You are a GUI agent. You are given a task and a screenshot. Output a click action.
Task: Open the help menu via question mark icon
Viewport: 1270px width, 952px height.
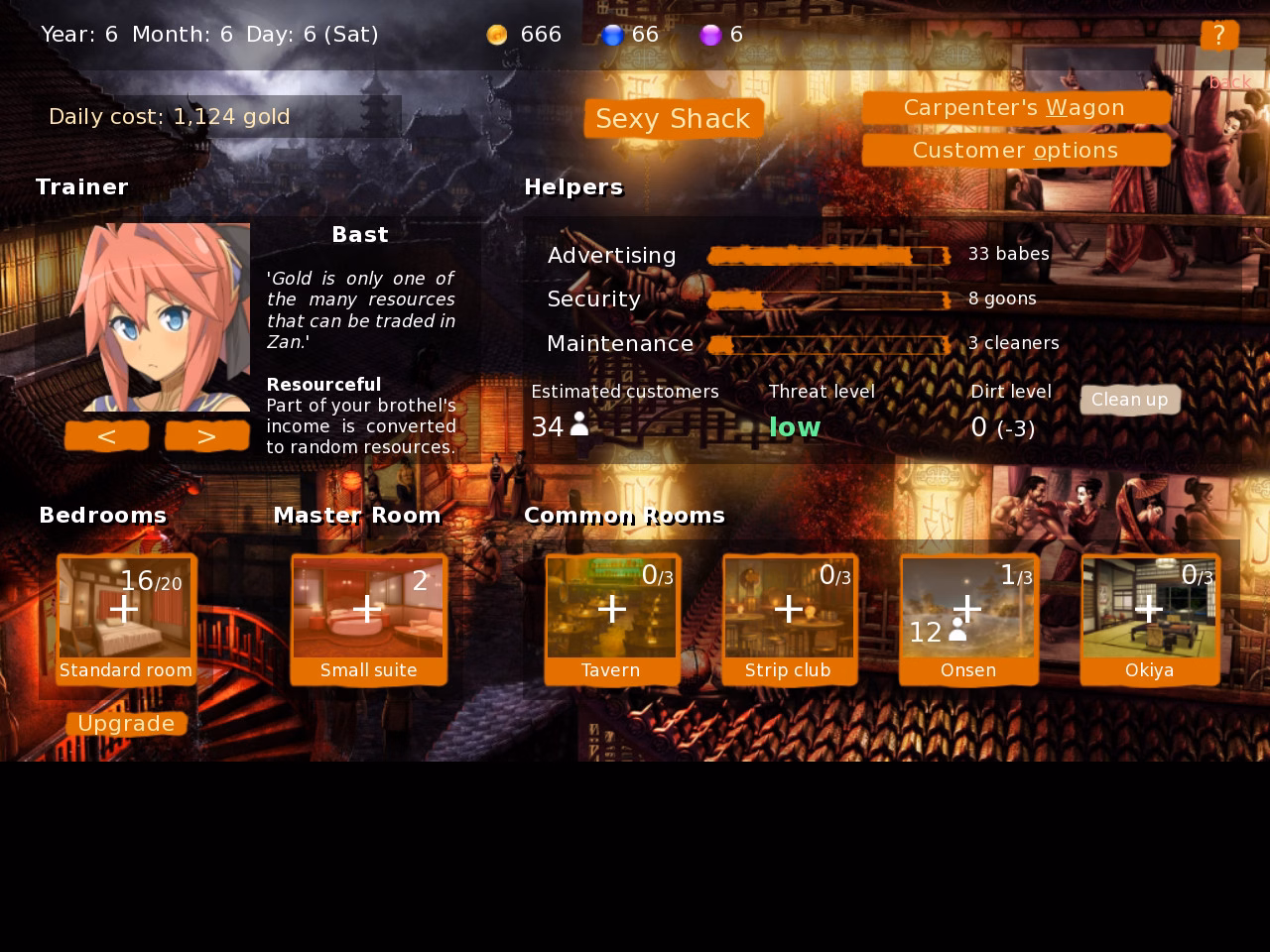tap(1219, 35)
